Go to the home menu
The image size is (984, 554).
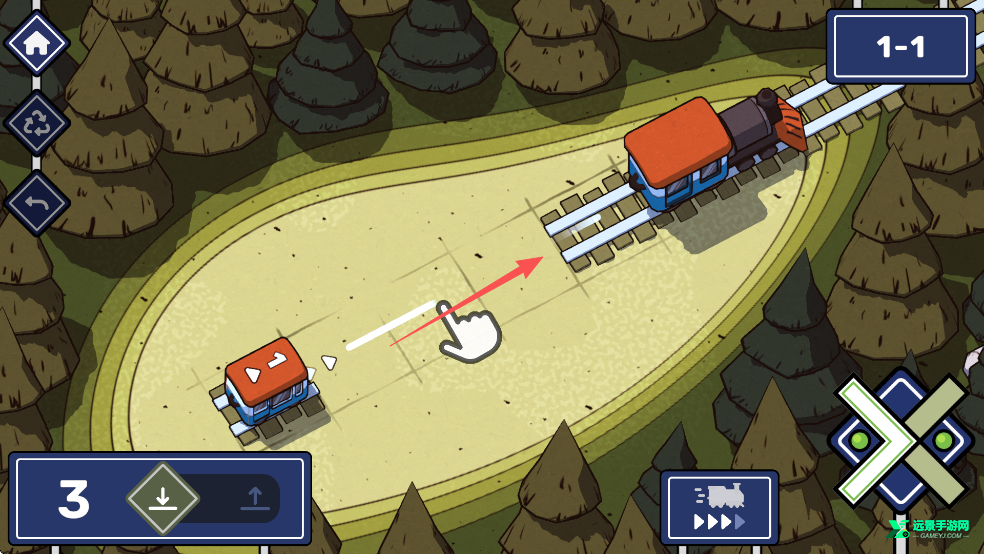click(37, 44)
